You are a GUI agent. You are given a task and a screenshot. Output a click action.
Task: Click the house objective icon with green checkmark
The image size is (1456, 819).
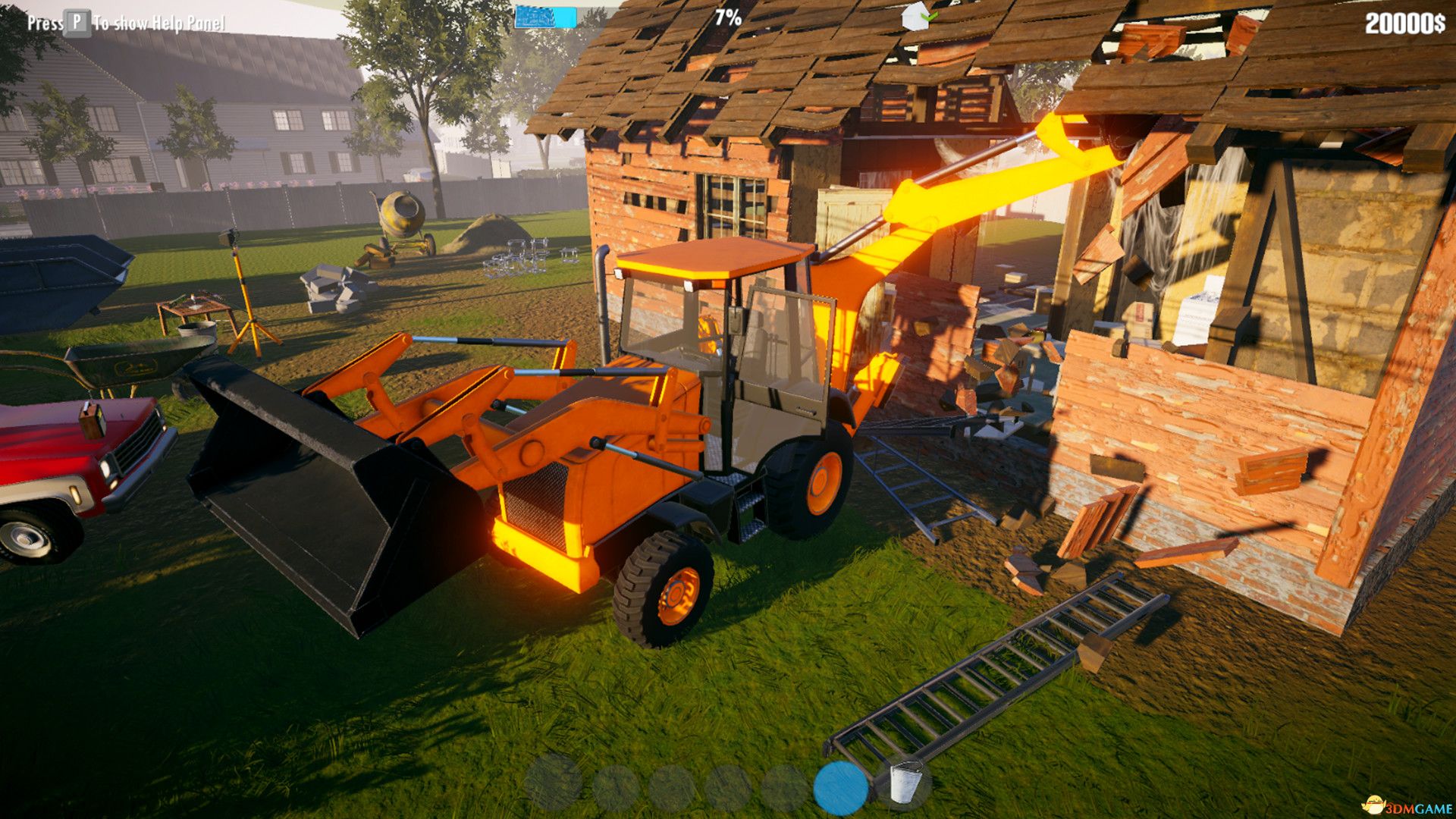(914, 17)
